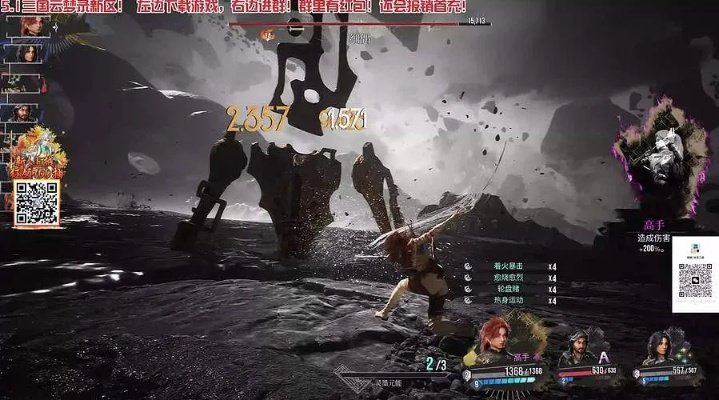Open the QR code below the orange promo logo

[x=36, y=202]
